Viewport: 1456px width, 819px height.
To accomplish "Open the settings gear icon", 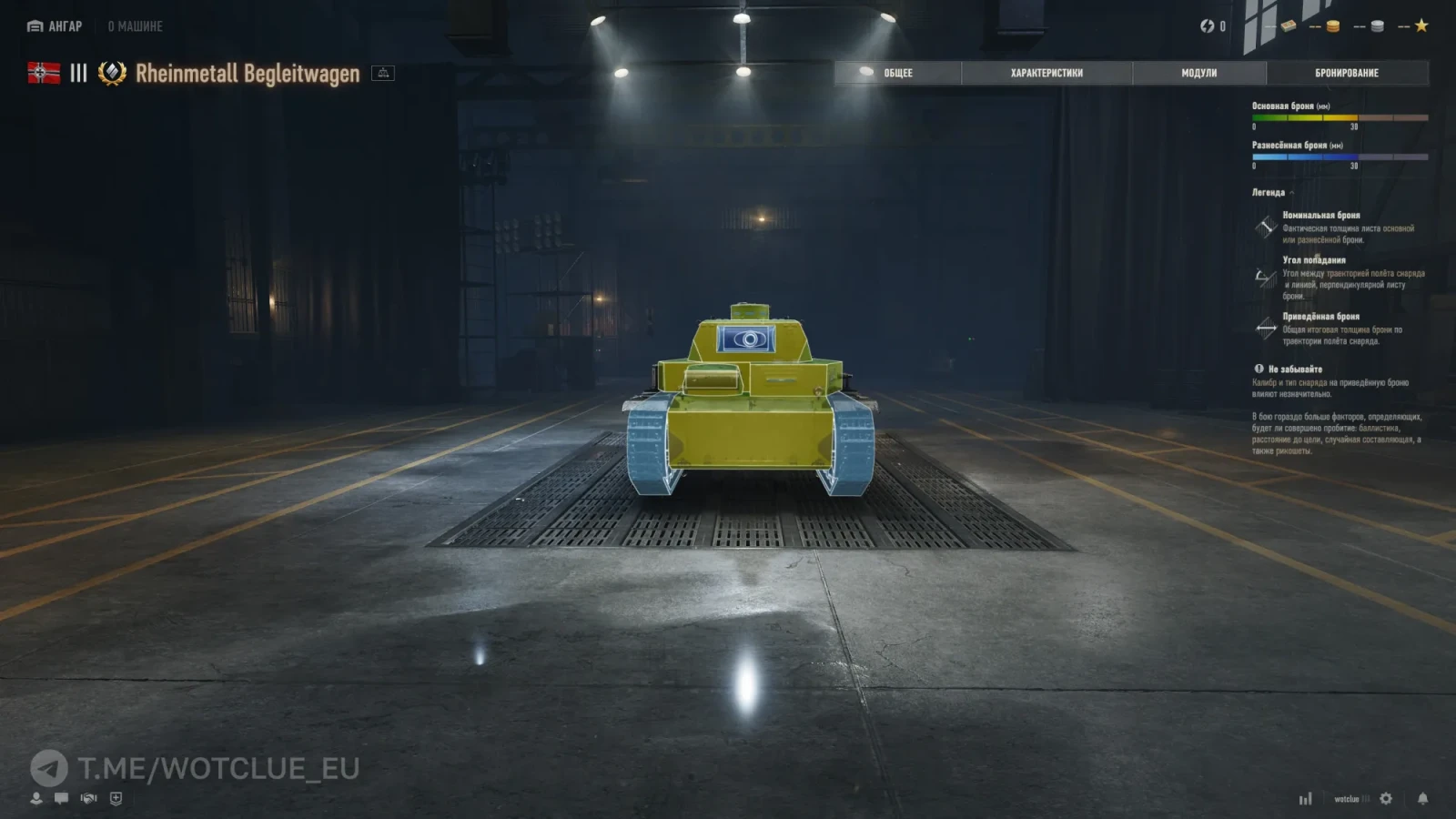I will point(1386,798).
